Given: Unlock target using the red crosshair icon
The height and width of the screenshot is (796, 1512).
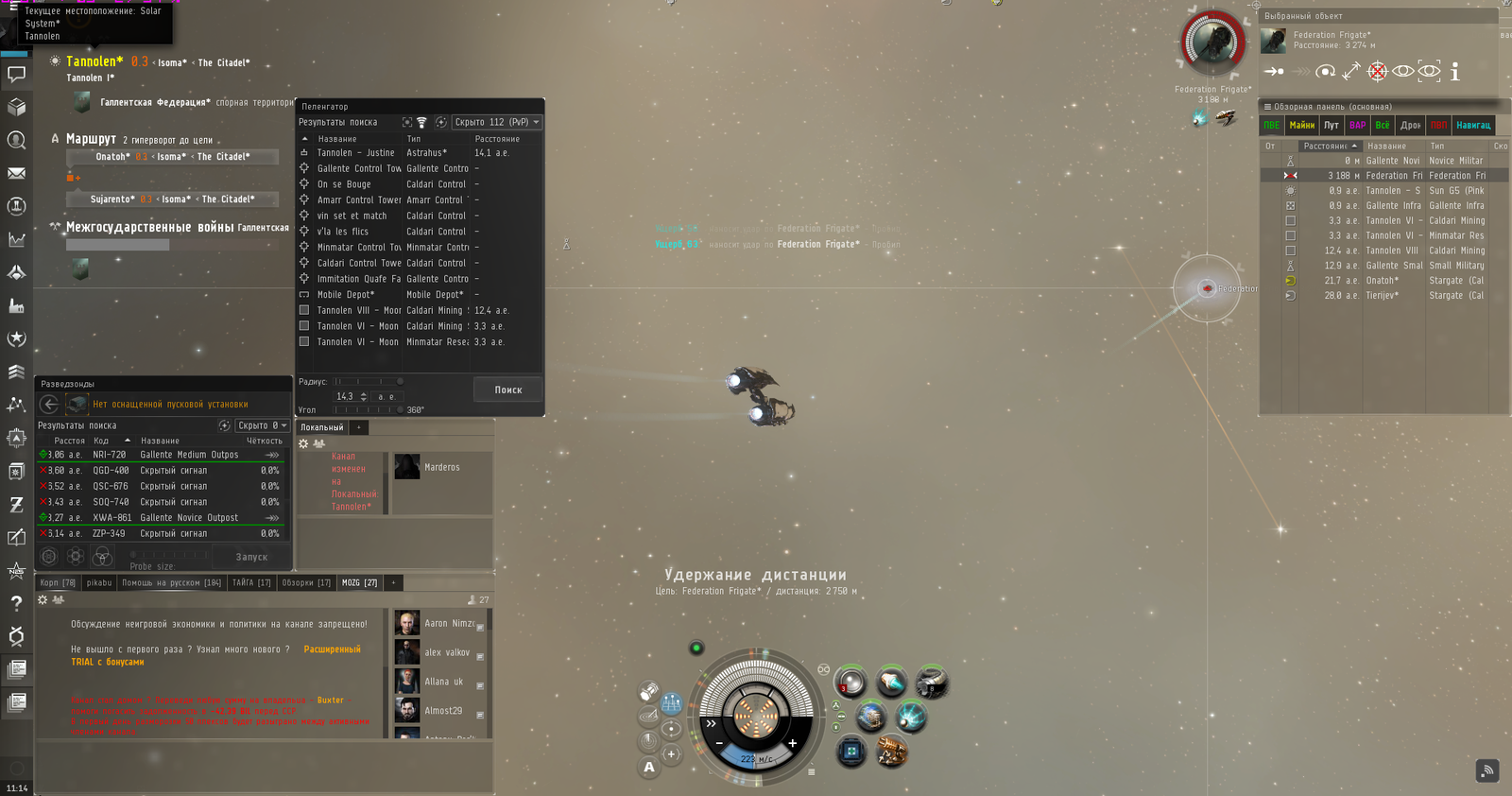Looking at the screenshot, I should click(x=1378, y=72).
